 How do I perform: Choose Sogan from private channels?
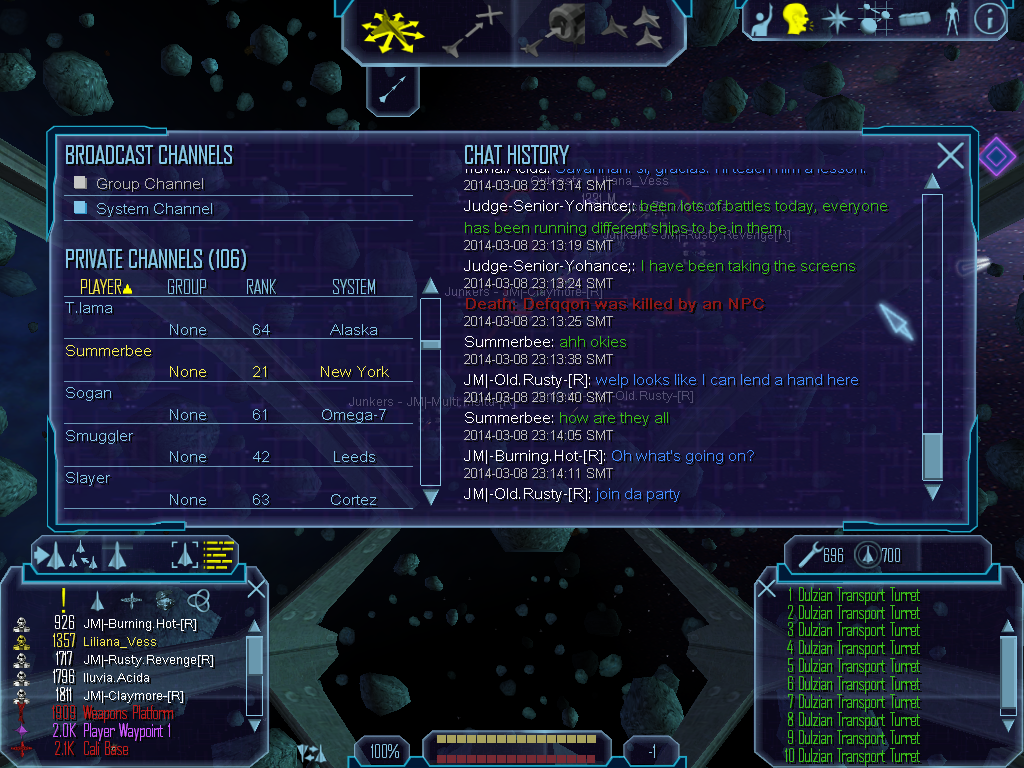click(88, 393)
